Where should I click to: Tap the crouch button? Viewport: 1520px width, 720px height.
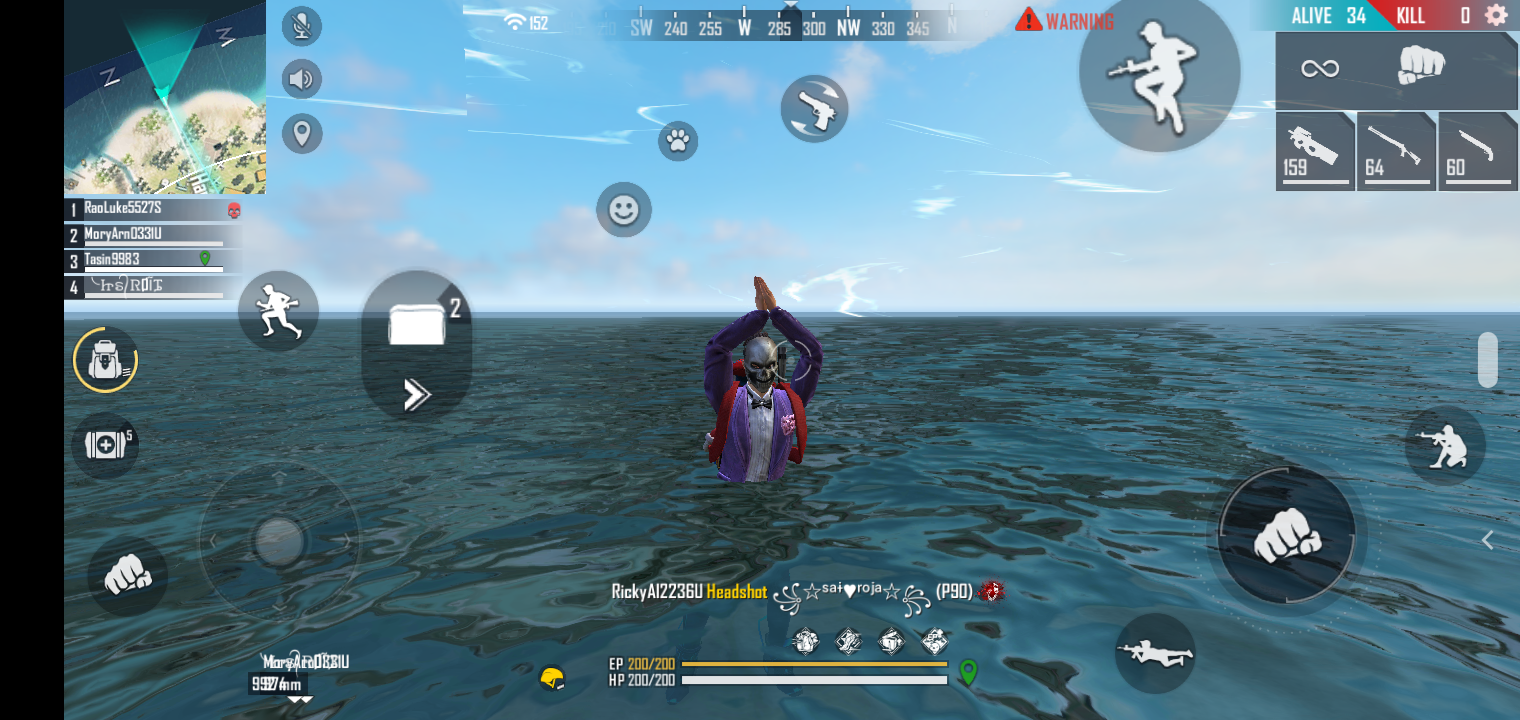tap(1444, 446)
